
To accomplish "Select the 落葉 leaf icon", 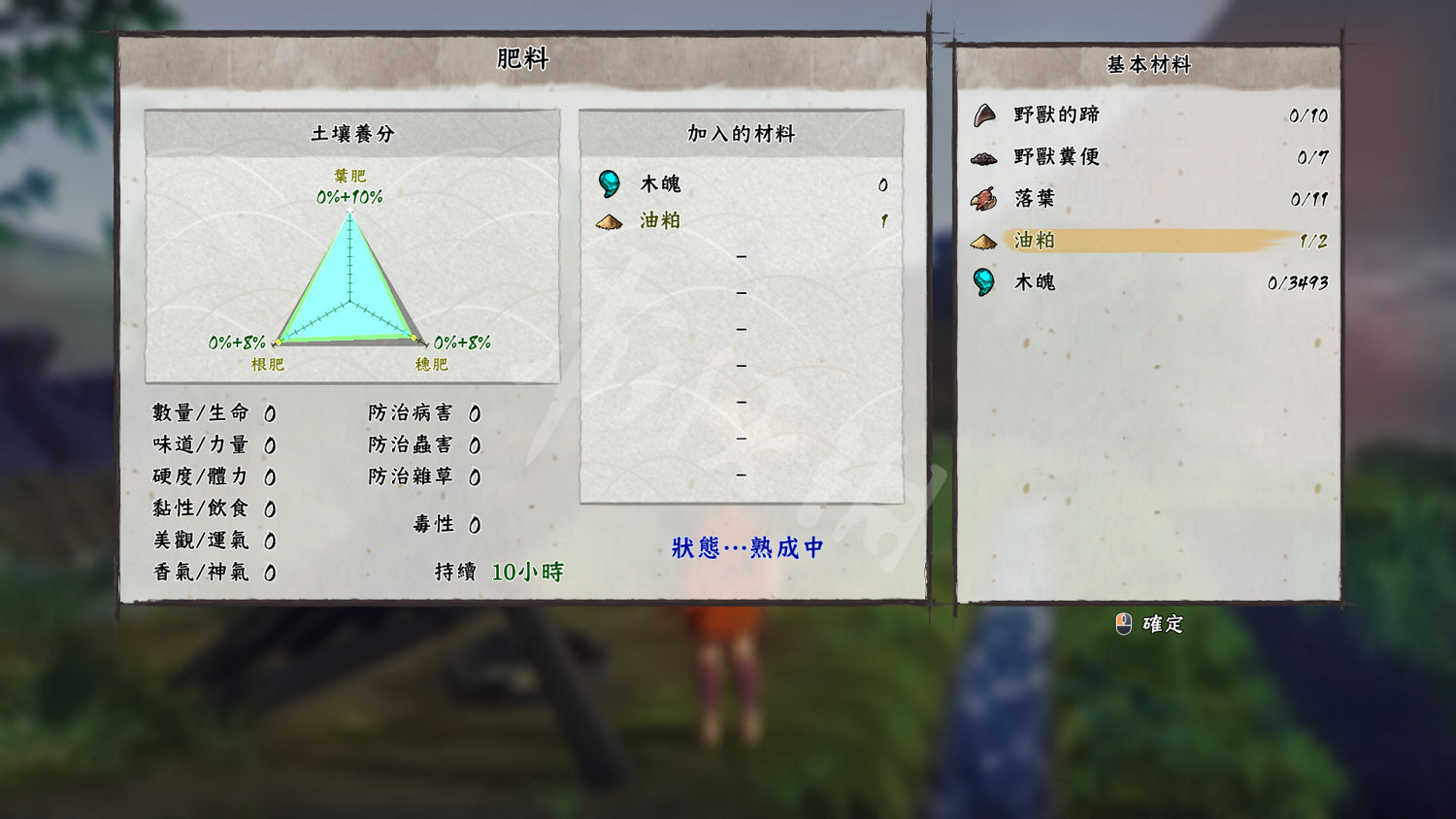I will click(986, 198).
